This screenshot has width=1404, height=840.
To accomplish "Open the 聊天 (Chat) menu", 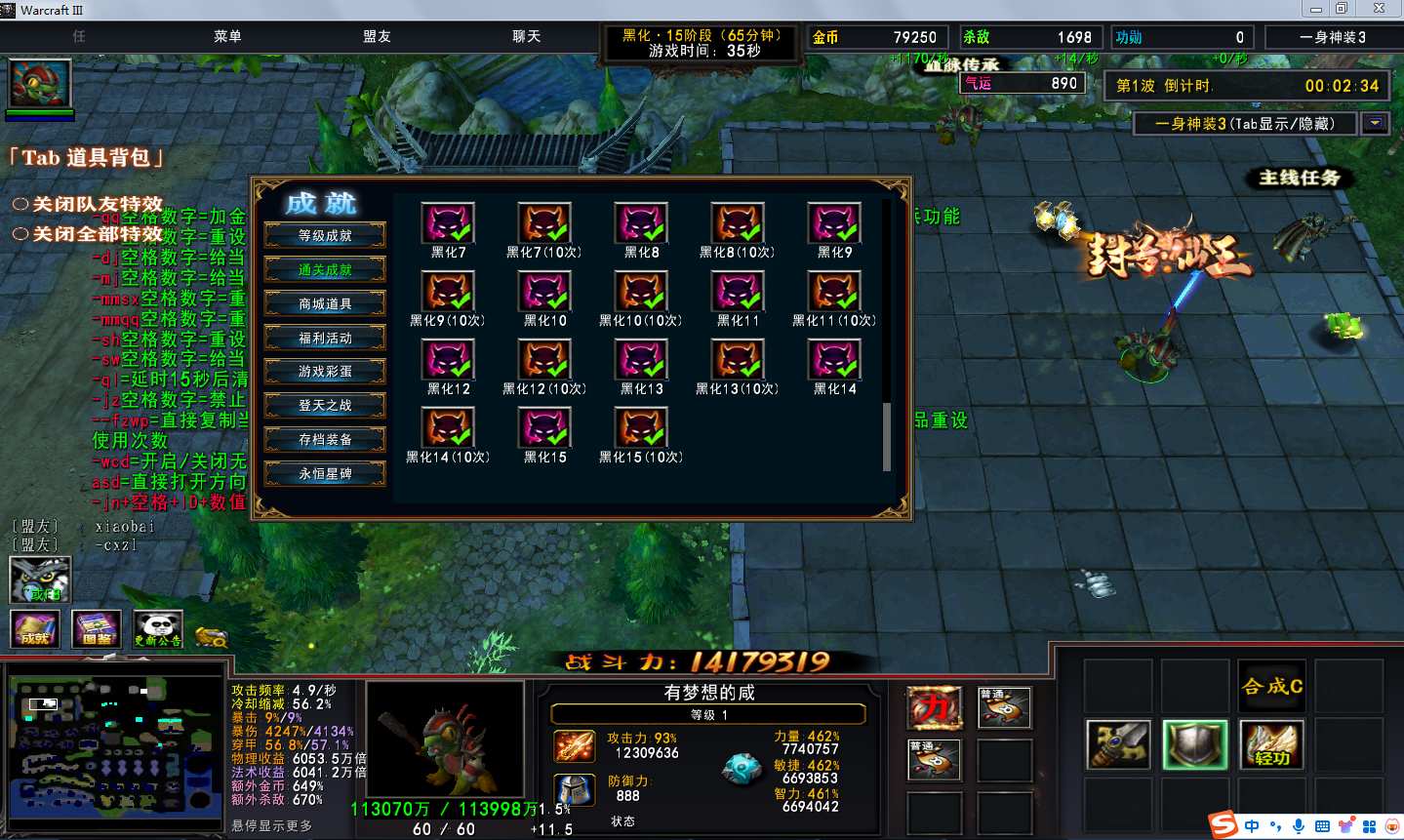I will coord(526,37).
